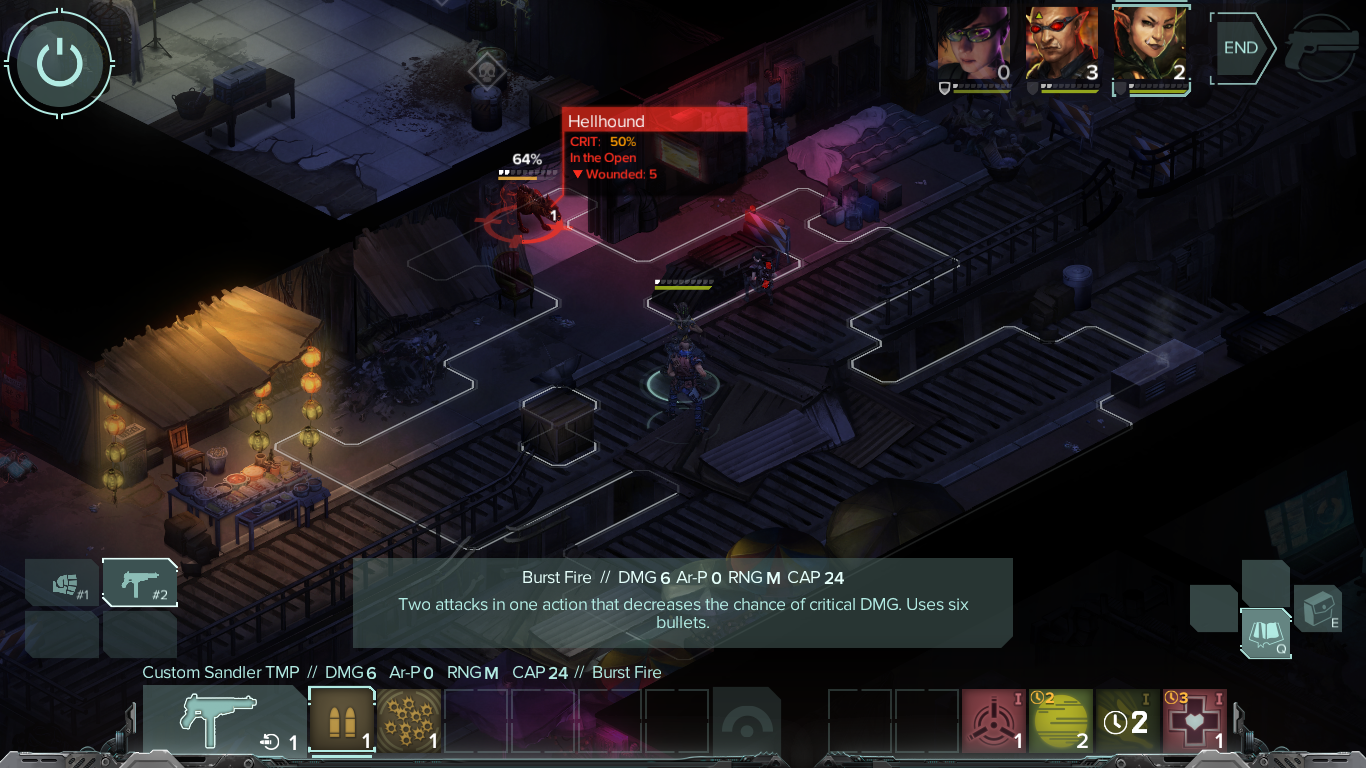
Task: Select the tusked ork woman portrait
Action: pyautogui.click(x=1150, y=46)
